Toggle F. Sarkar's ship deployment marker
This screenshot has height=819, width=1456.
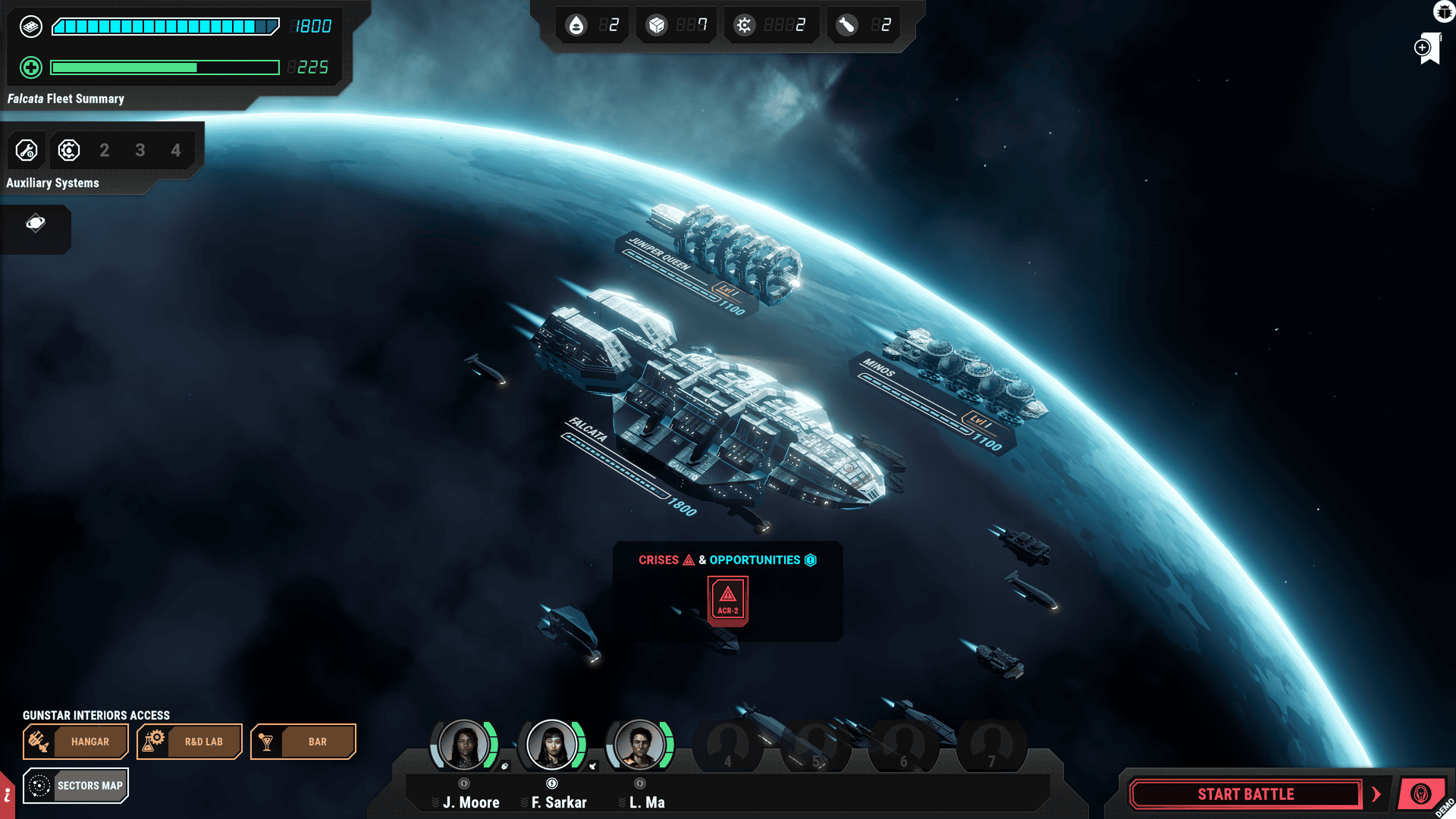tap(593, 767)
